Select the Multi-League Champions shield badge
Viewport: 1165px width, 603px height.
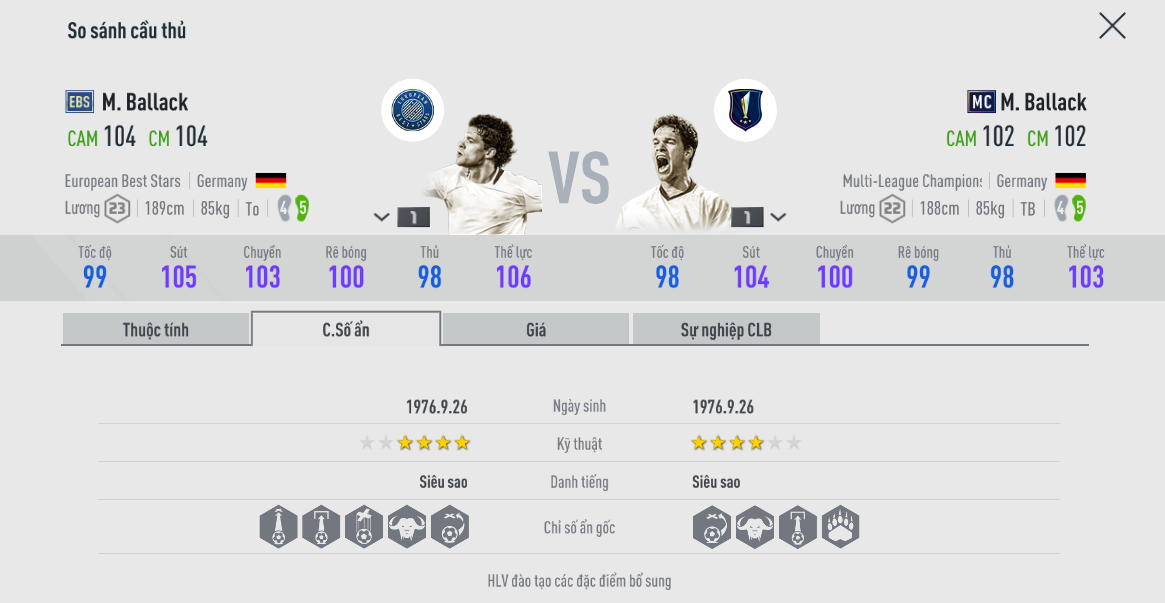[745, 110]
